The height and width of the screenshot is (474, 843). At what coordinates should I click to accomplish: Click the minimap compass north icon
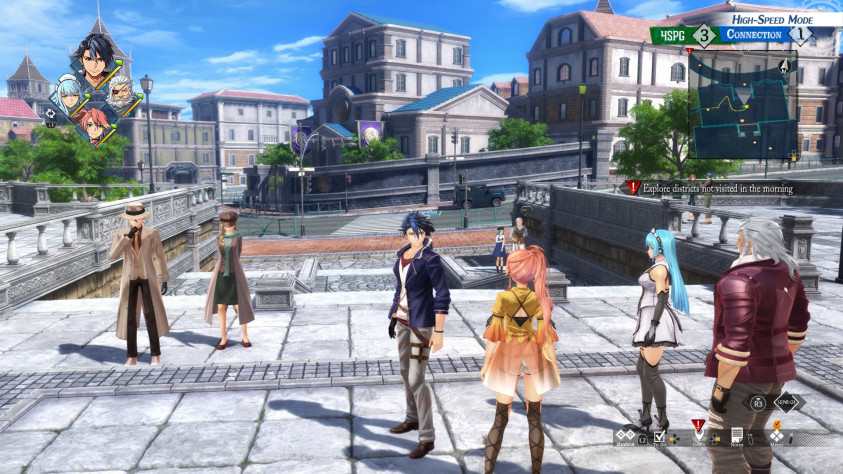tap(784, 67)
